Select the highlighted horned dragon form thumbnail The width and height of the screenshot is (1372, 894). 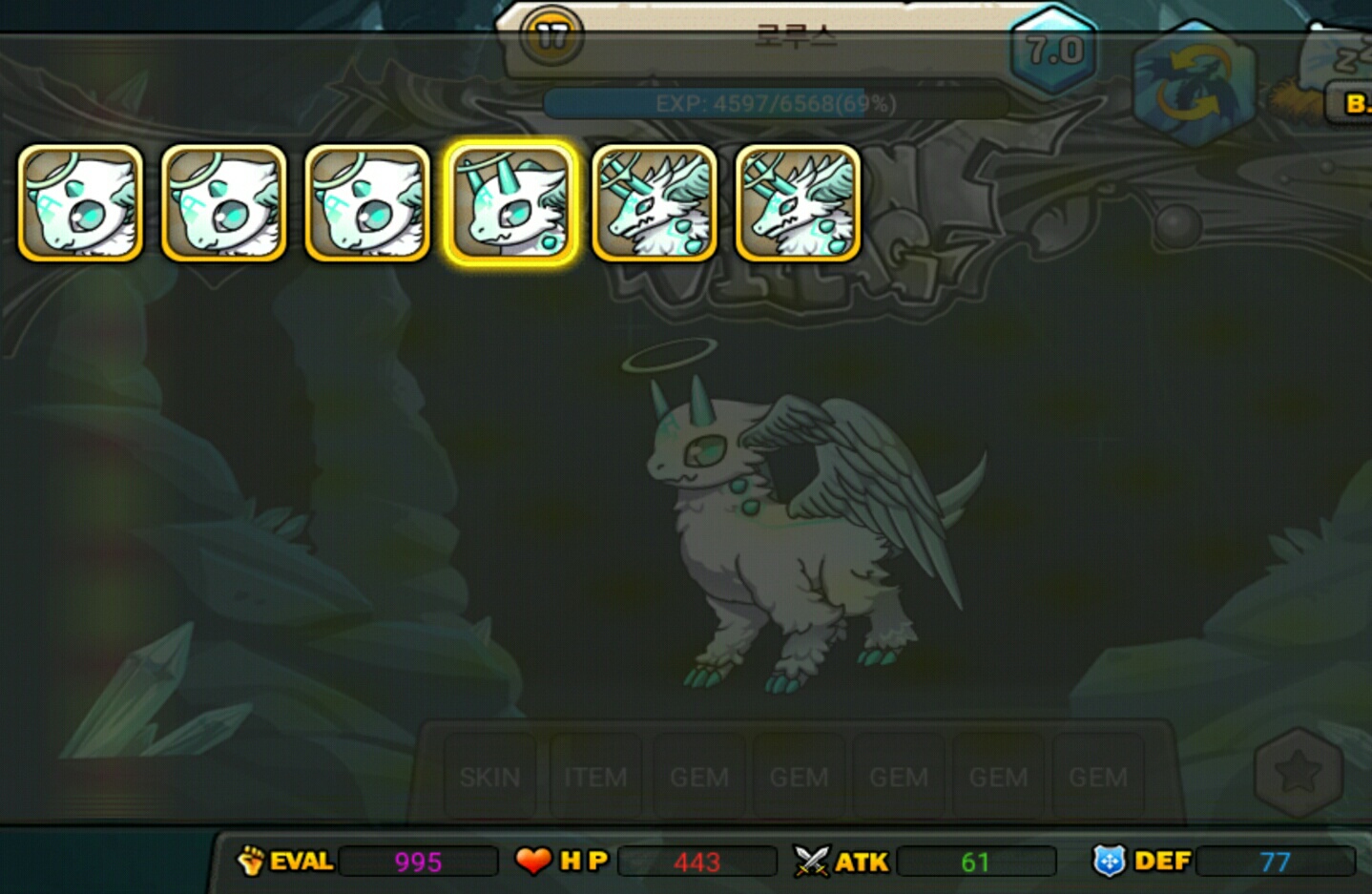tap(510, 202)
